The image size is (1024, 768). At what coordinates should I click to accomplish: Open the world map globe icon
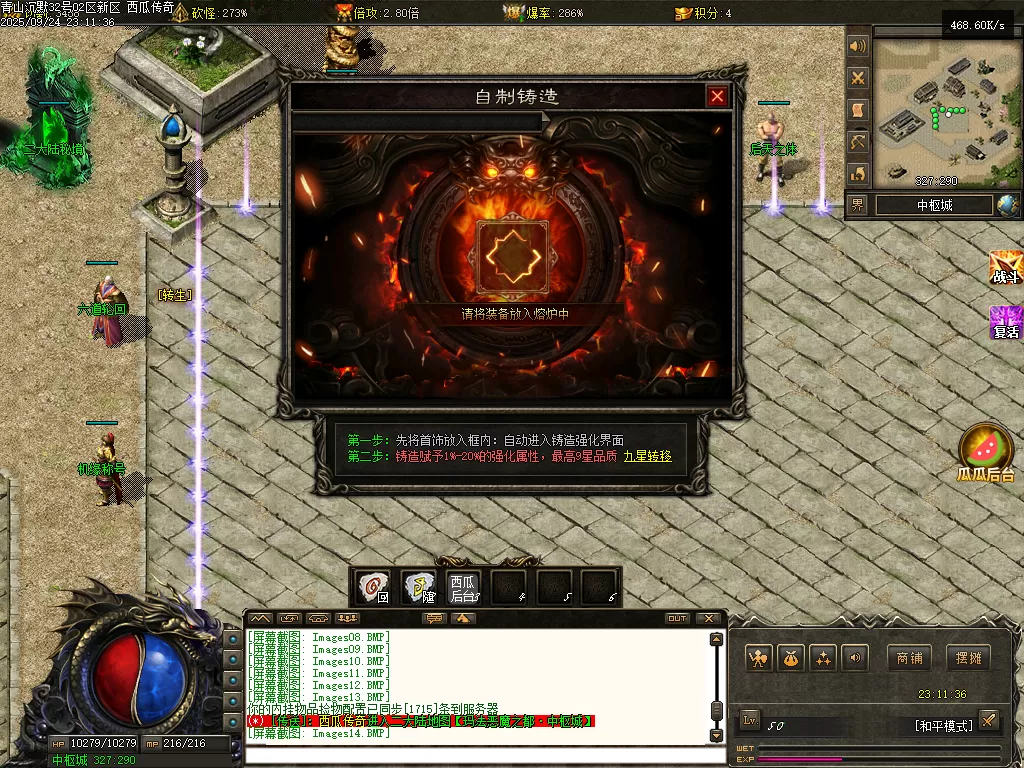(x=1008, y=205)
